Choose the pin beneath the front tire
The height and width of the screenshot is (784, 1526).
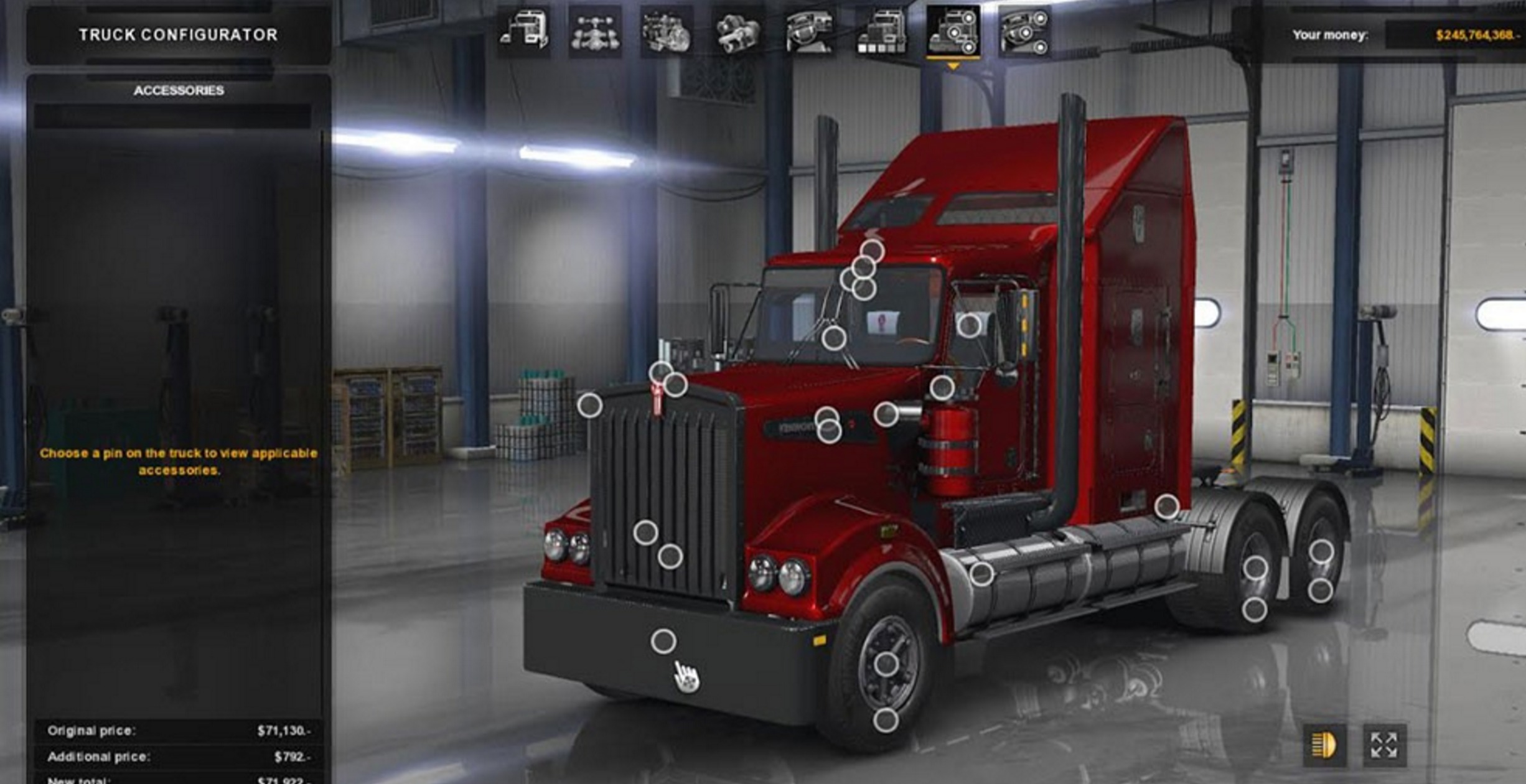pos(886,721)
